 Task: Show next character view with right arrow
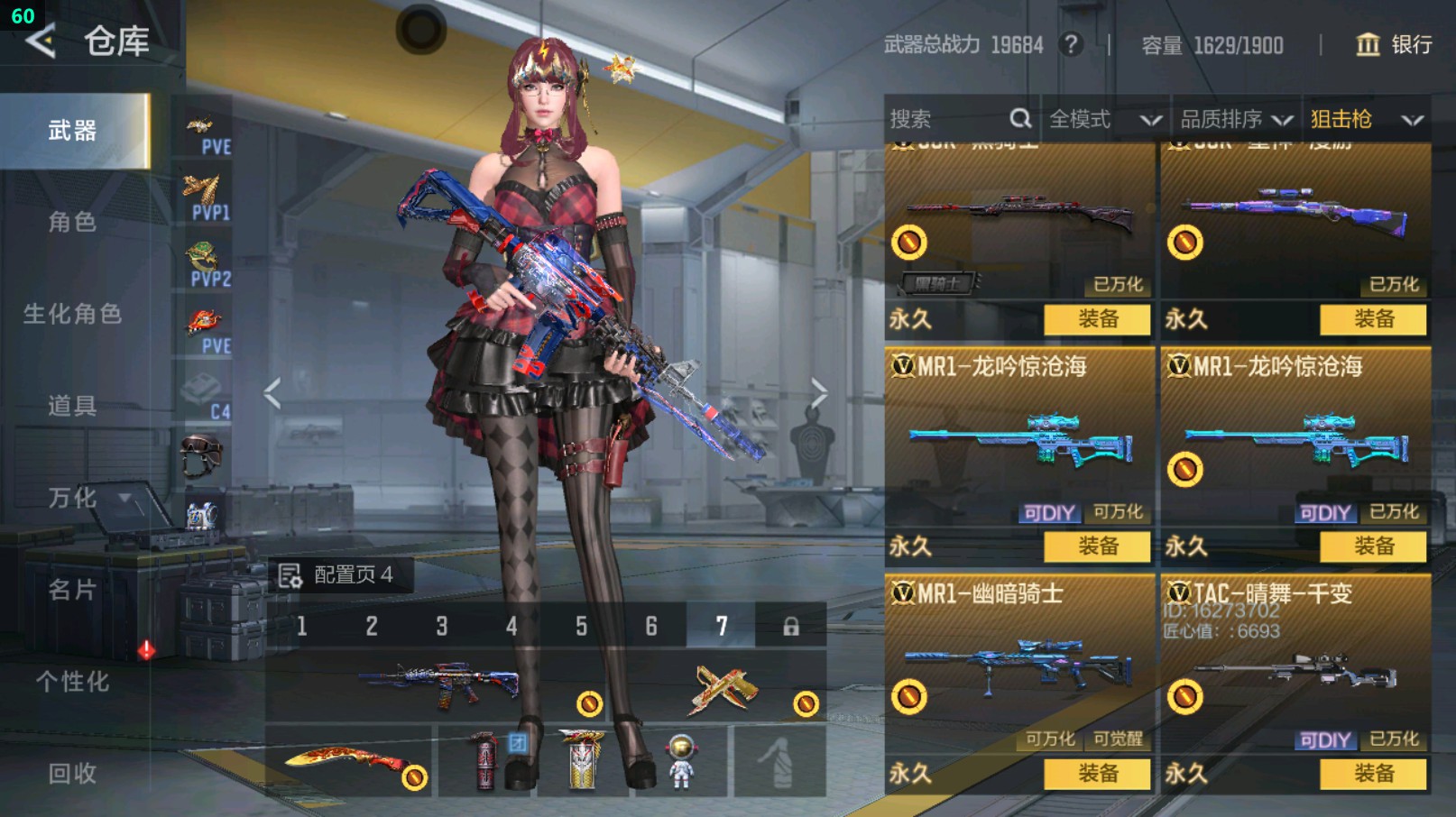(x=818, y=393)
